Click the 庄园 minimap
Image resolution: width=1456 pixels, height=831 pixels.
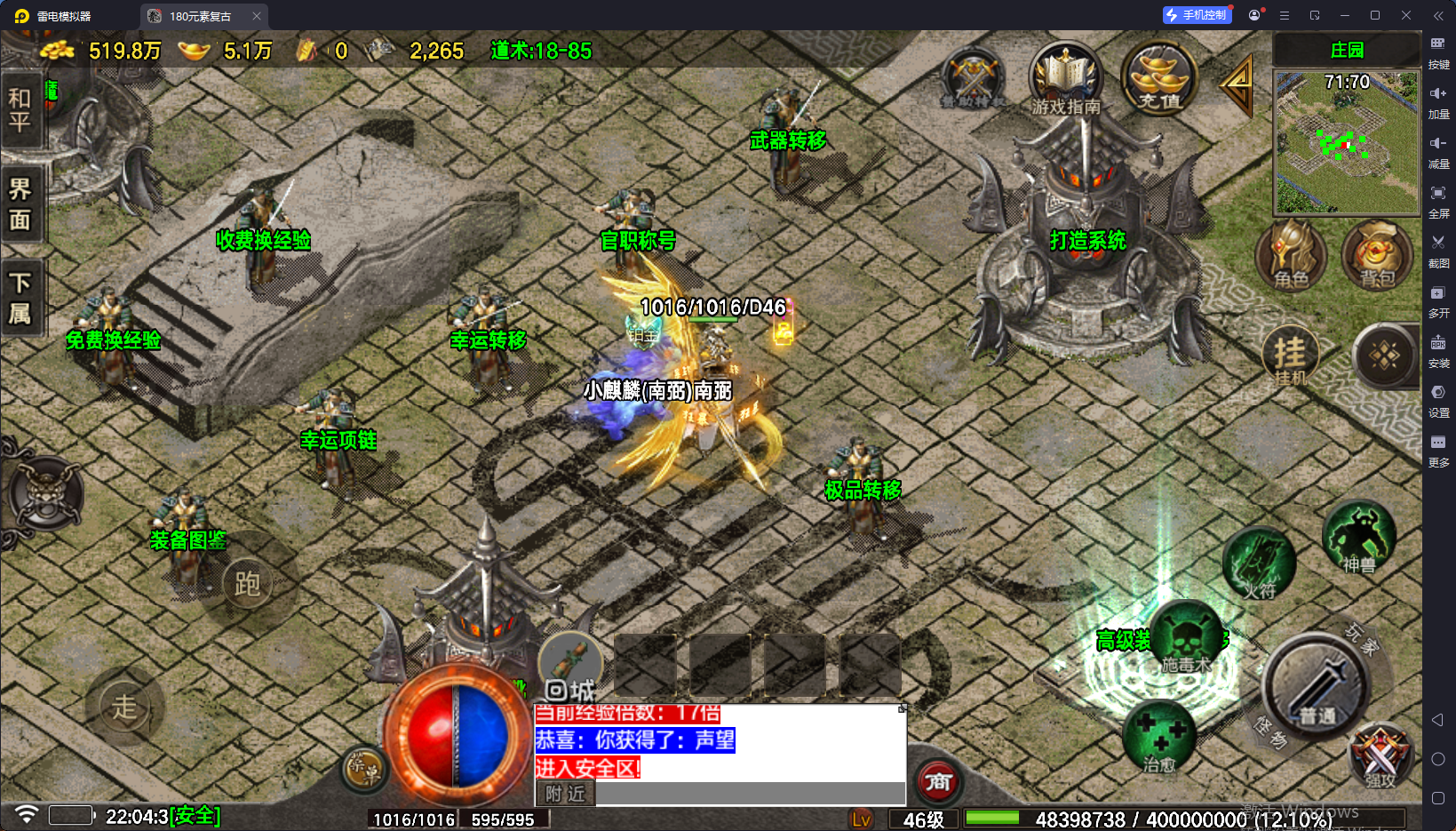coord(1347,142)
